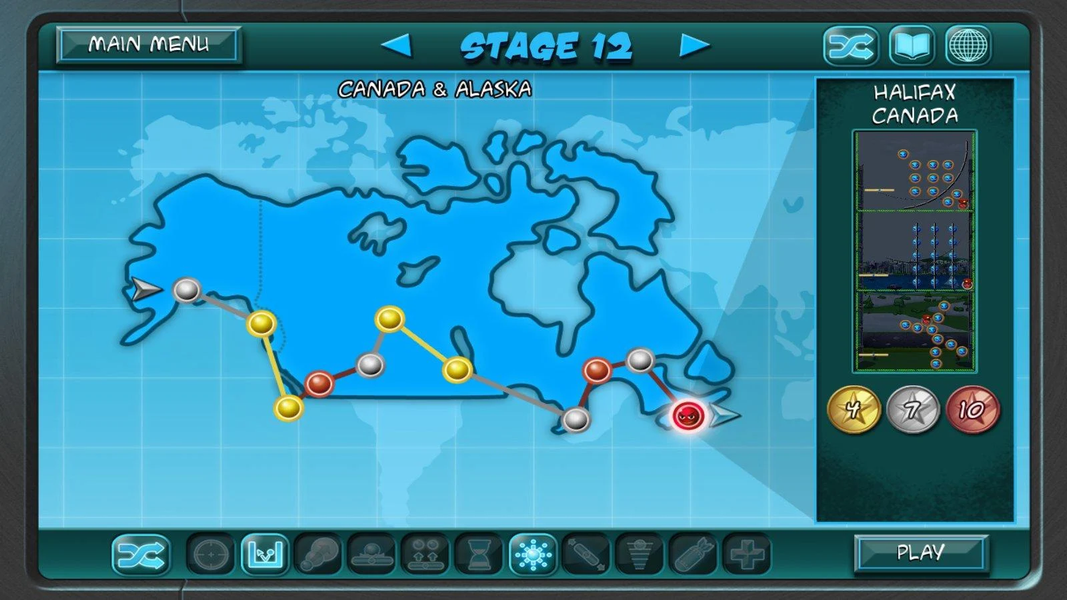This screenshot has height=600, width=1067.
Task: Shuffle the power-ups in the power-up bar
Action: click(x=141, y=554)
